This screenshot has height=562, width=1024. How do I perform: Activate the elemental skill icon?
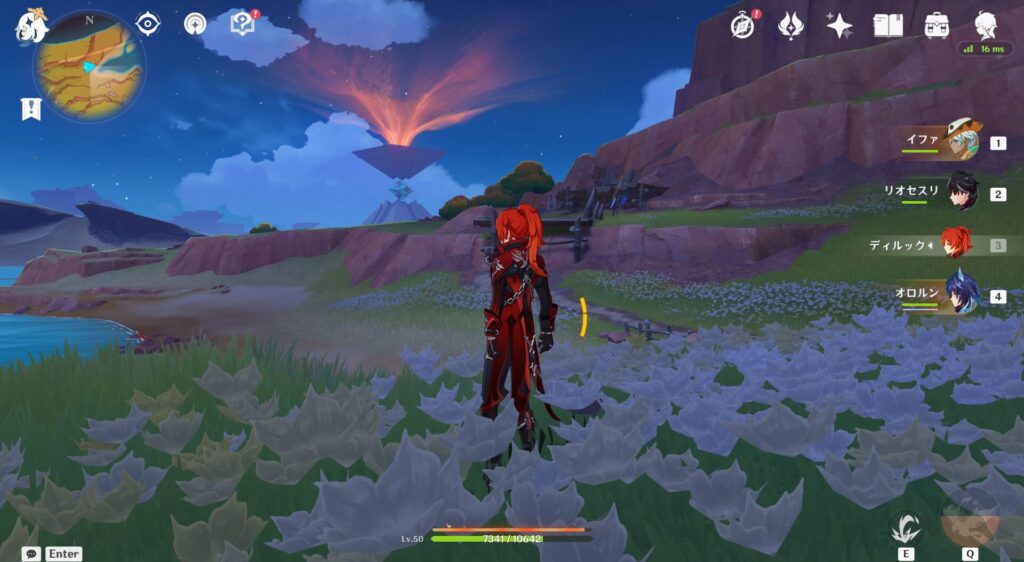[906, 528]
